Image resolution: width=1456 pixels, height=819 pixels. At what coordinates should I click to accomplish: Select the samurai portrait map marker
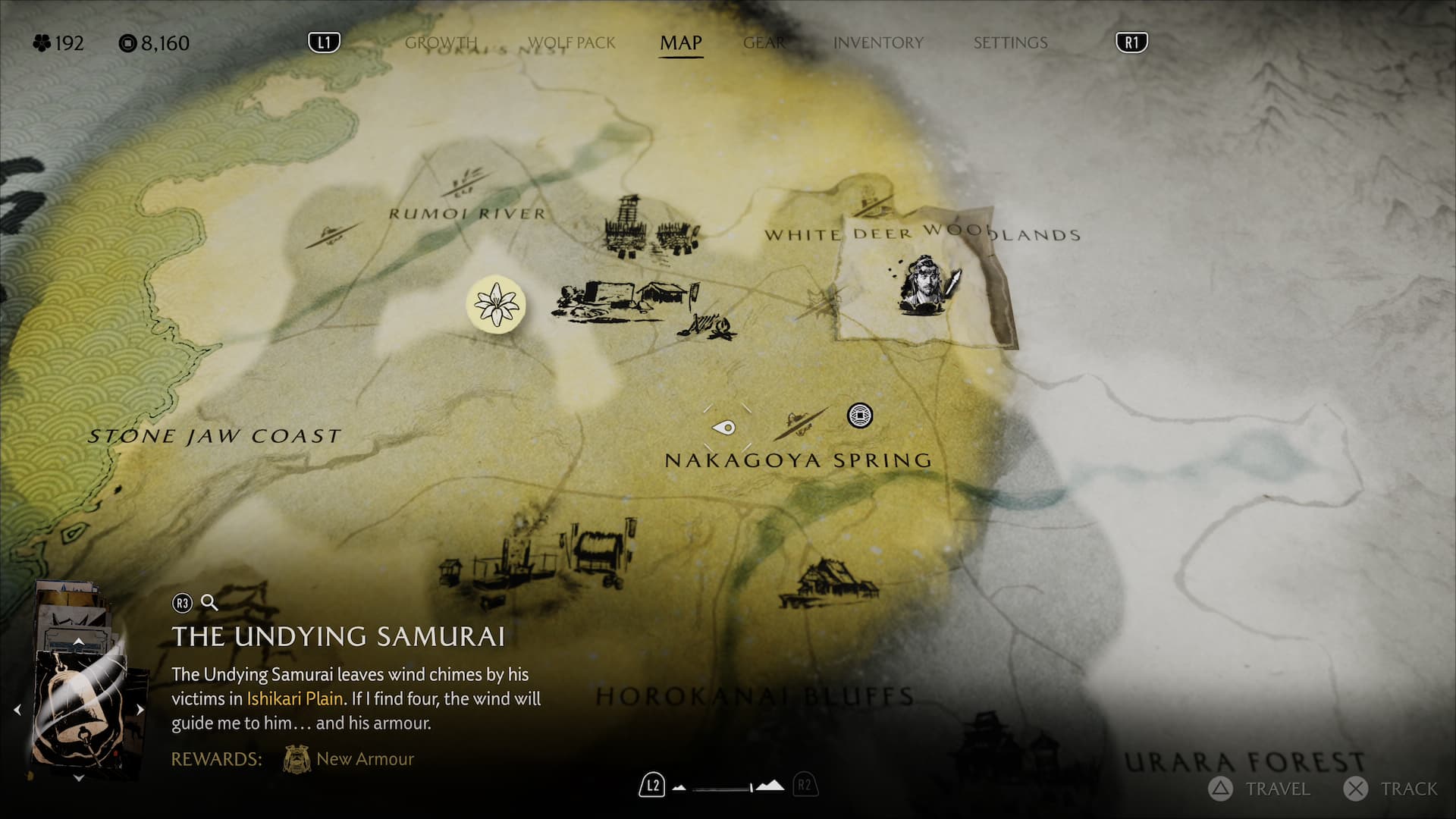[x=927, y=285]
